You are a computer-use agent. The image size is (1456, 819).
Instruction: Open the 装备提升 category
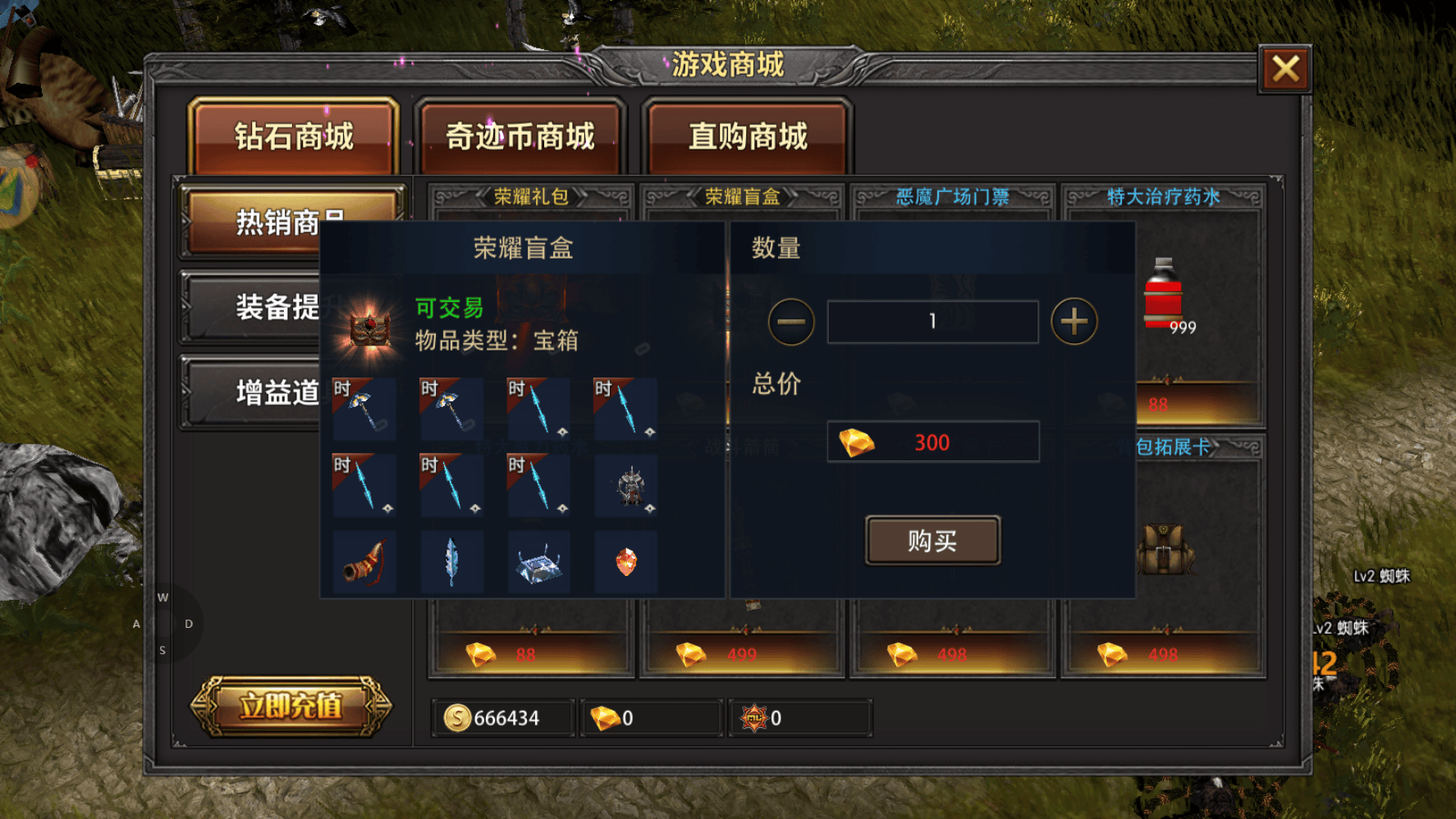tap(250, 307)
